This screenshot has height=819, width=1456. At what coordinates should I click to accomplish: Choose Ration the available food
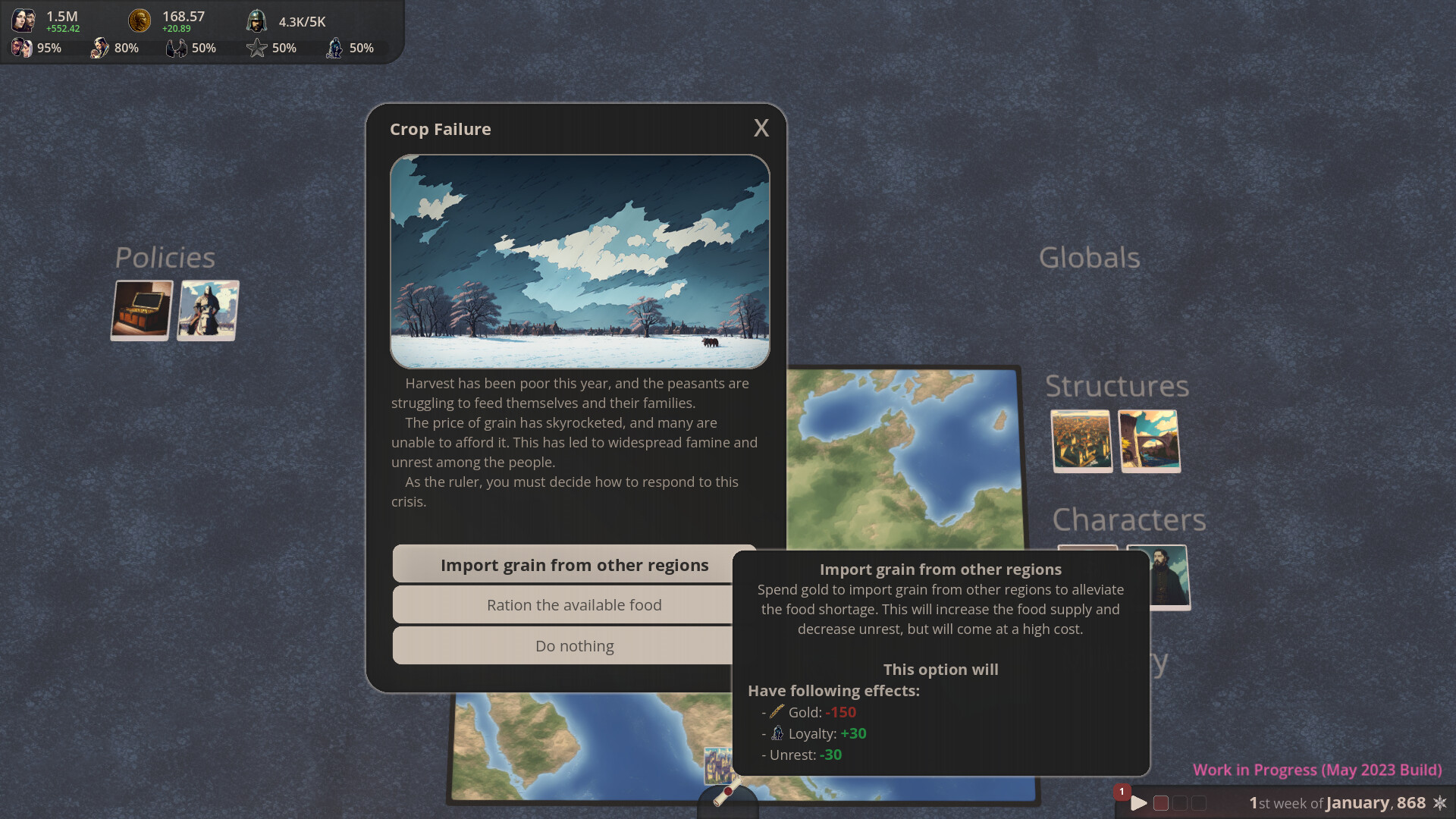pyautogui.click(x=574, y=604)
